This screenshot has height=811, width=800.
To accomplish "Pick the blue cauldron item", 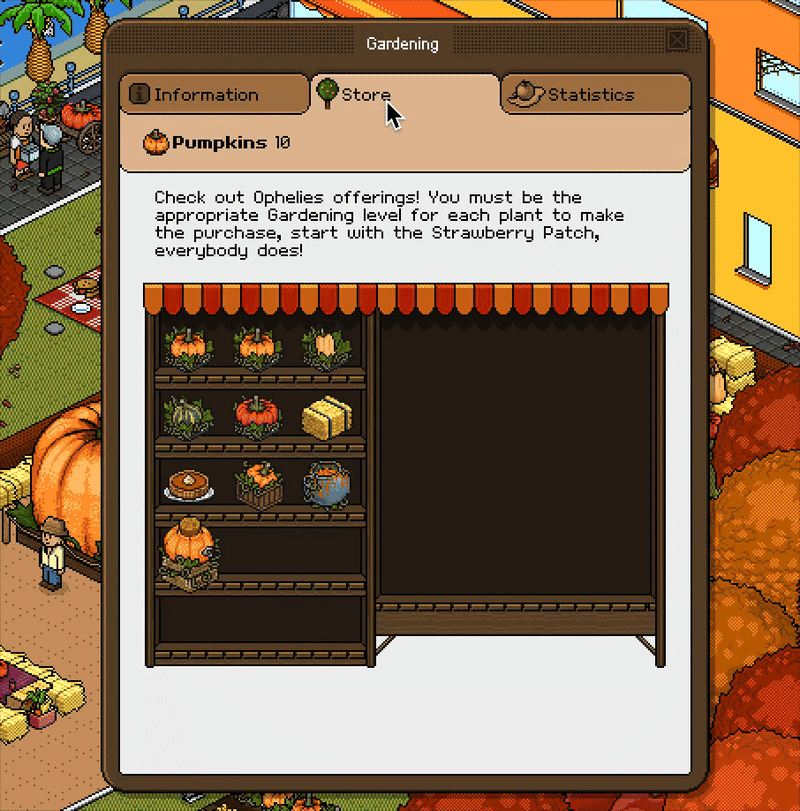I will (326, 484).
